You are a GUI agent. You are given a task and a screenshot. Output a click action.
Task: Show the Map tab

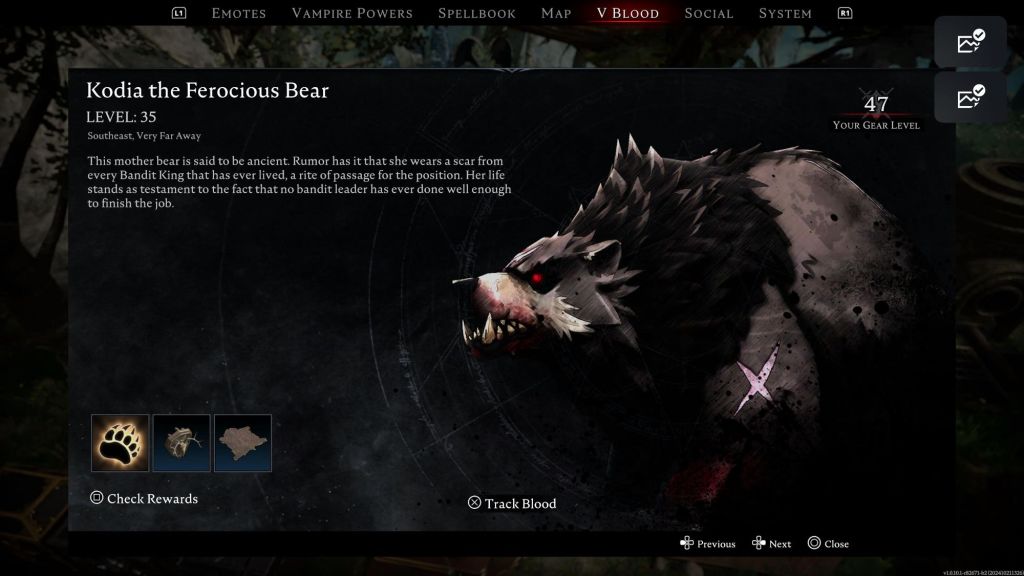(556, 13)
